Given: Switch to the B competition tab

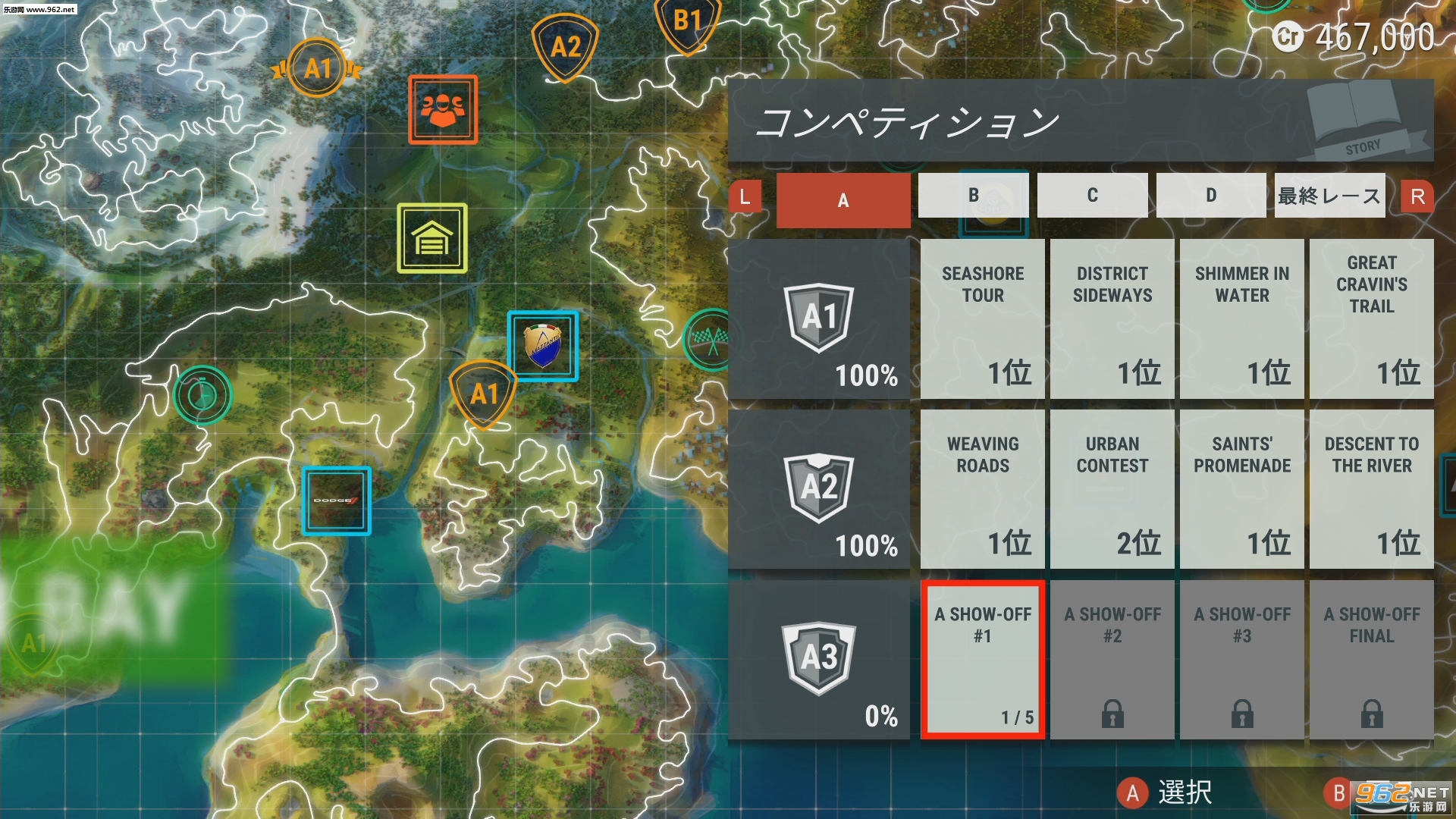Looking at the screenshot, I should tap(973, 196).
